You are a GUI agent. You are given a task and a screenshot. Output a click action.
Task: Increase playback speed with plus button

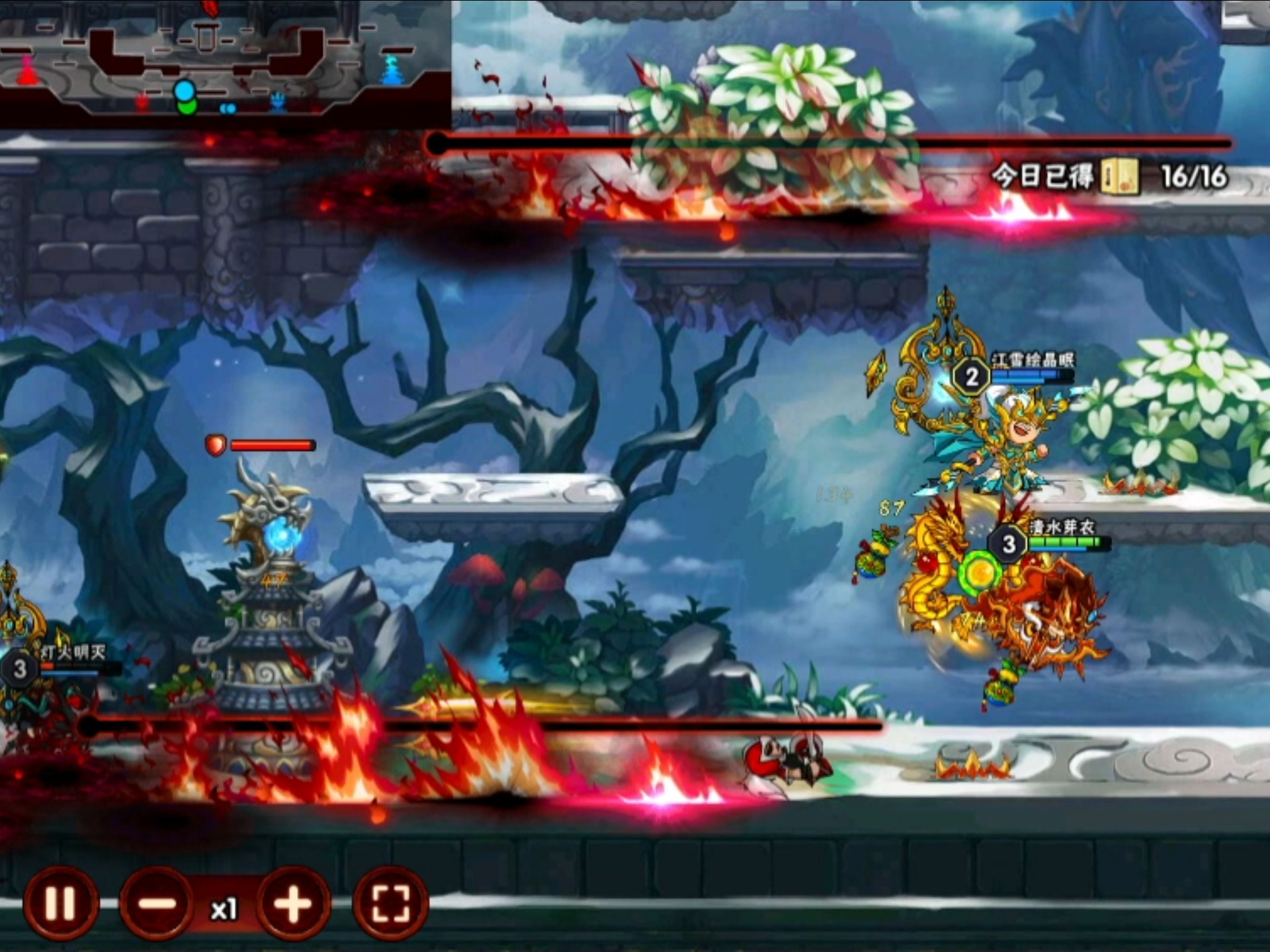(x=293, y=904)
